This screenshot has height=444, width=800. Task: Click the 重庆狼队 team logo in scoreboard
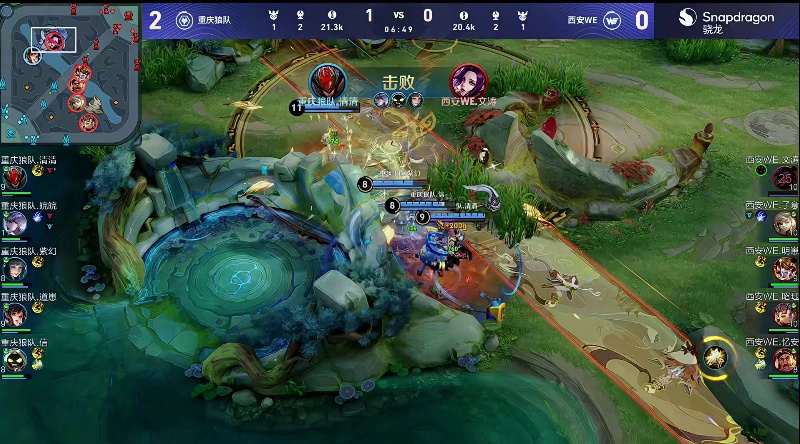tap(184, 19)
